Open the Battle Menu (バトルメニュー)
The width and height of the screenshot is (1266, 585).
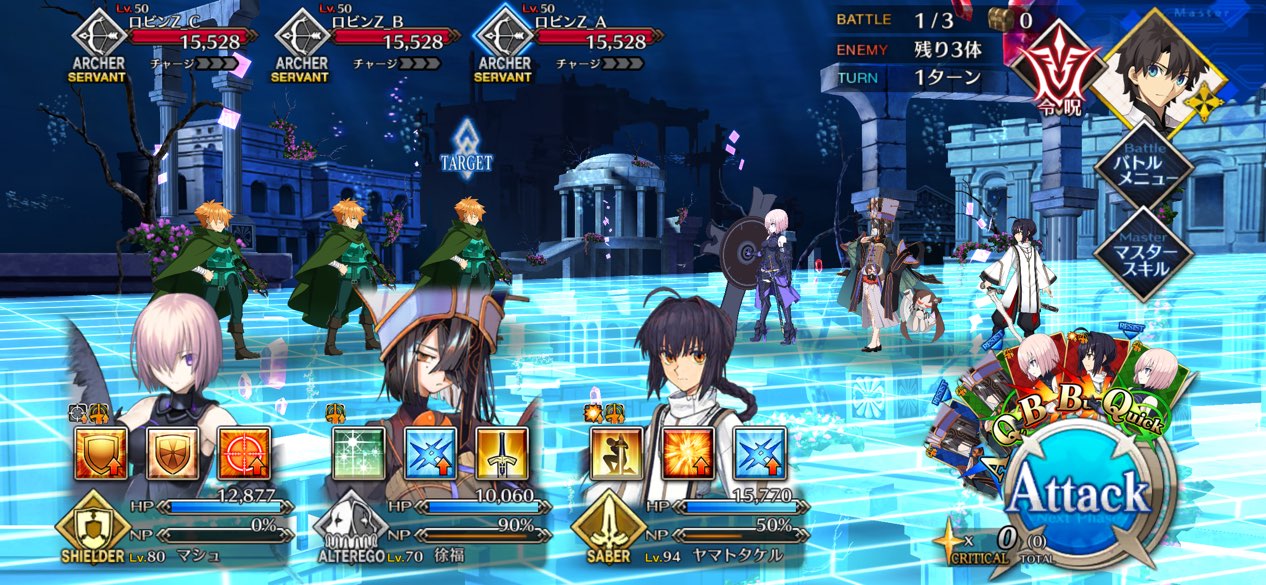1143,166
